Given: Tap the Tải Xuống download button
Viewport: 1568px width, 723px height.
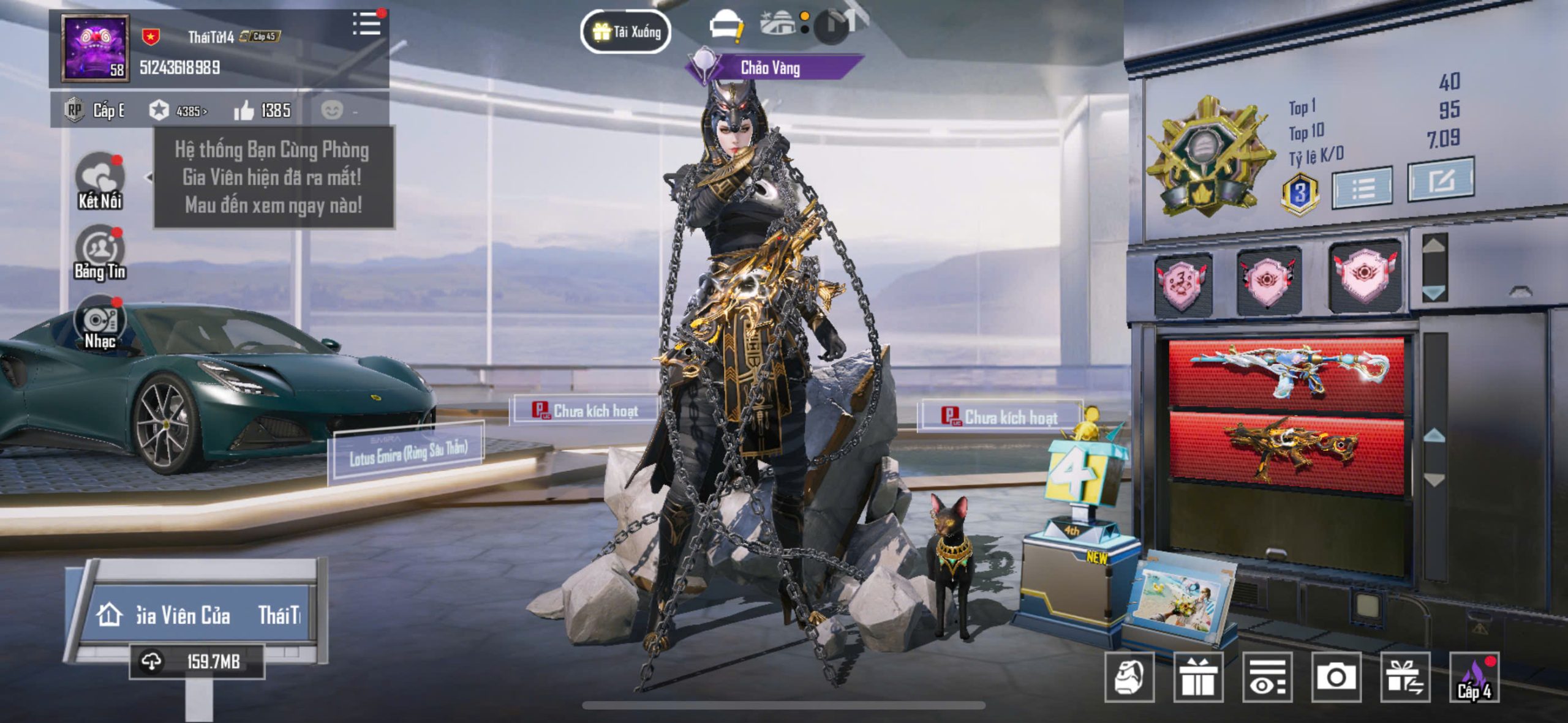Looking at the screenshot, I should point(625,31).
